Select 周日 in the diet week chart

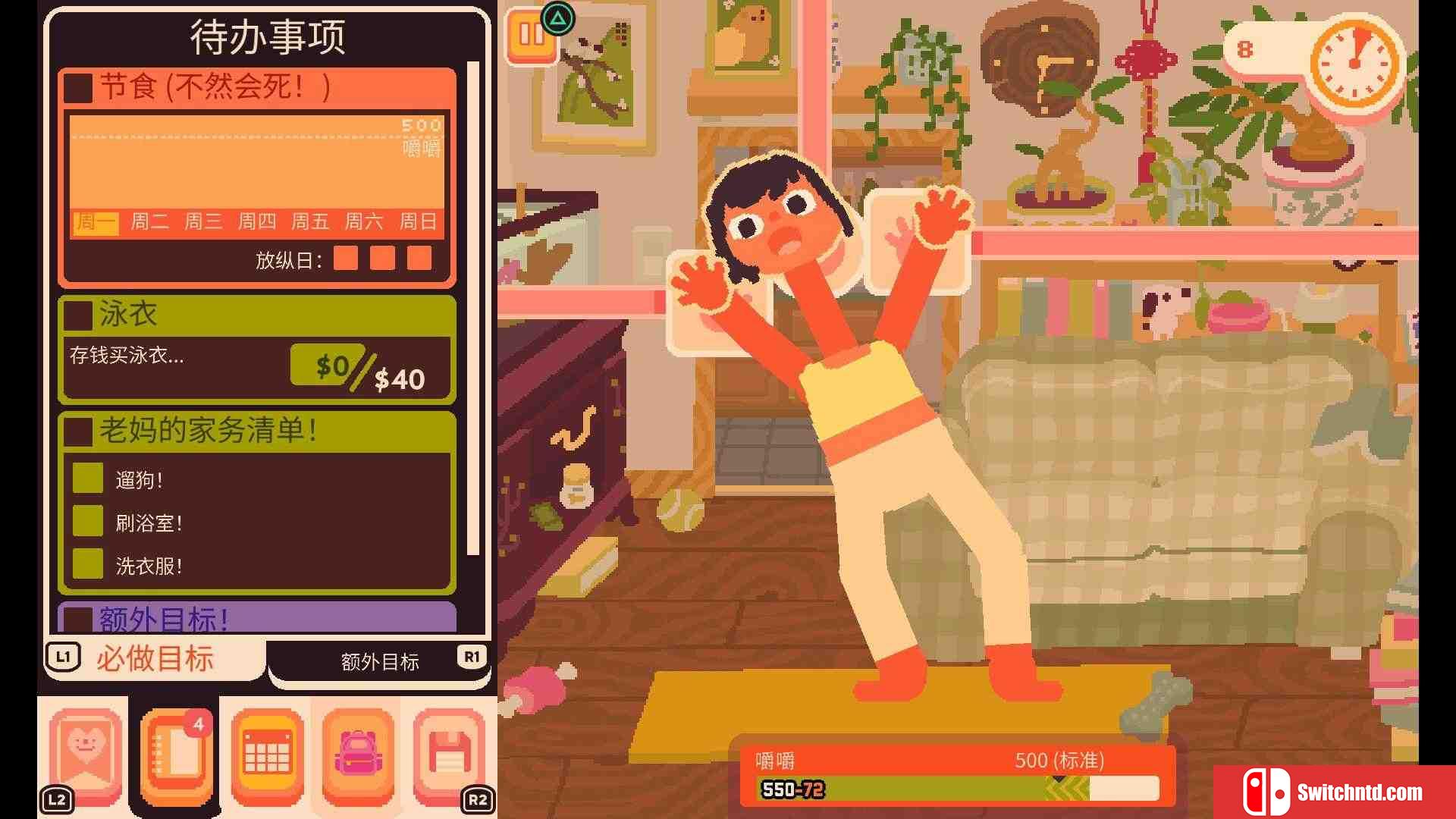(x=418, y=221)
